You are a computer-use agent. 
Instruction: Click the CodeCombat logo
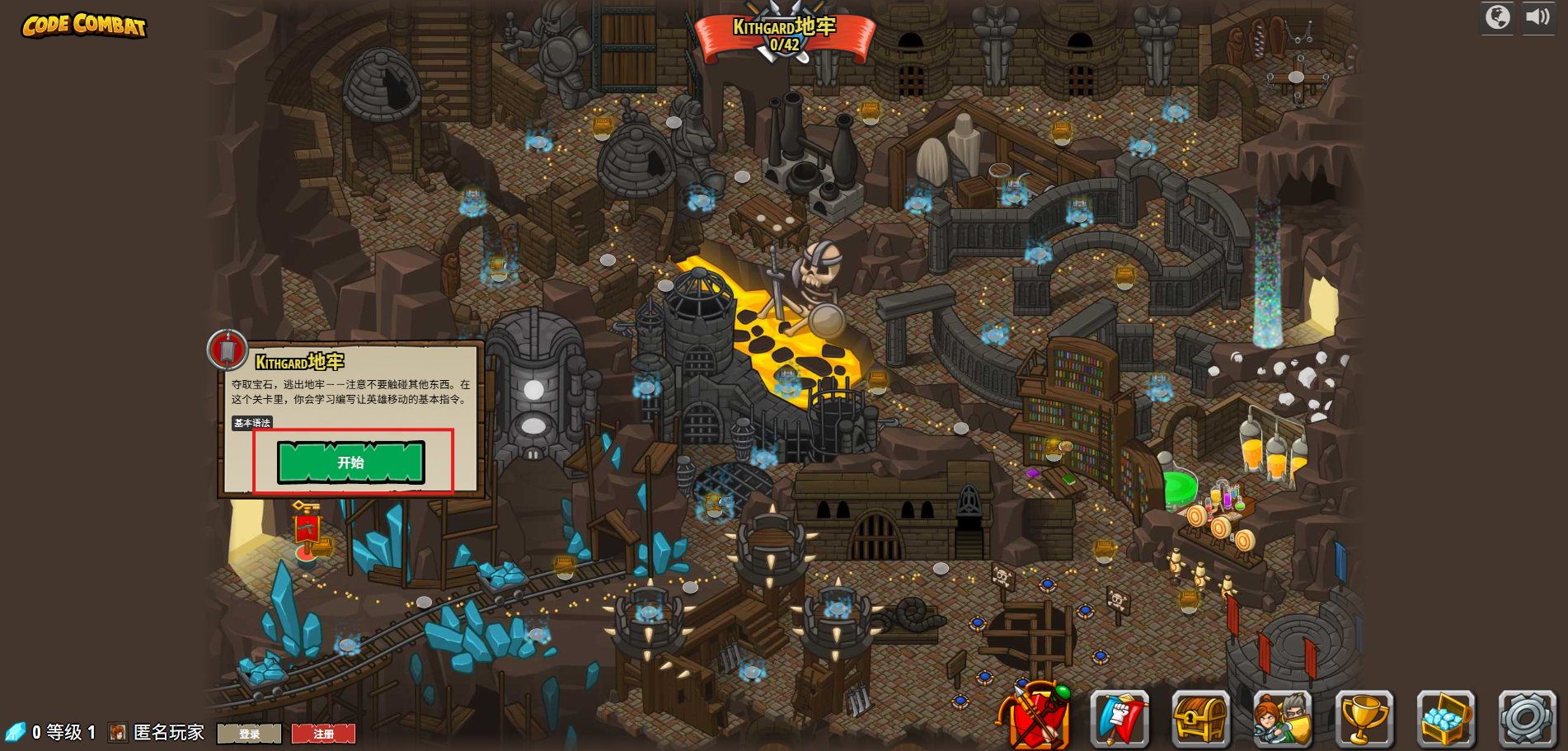tap(84, 26)
